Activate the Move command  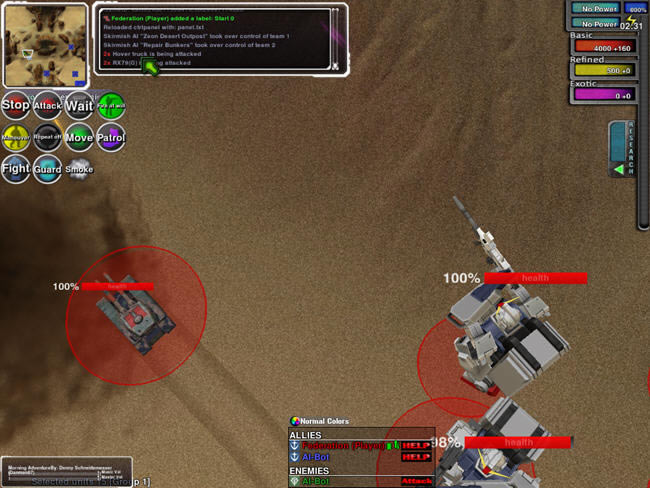[79, 137]
